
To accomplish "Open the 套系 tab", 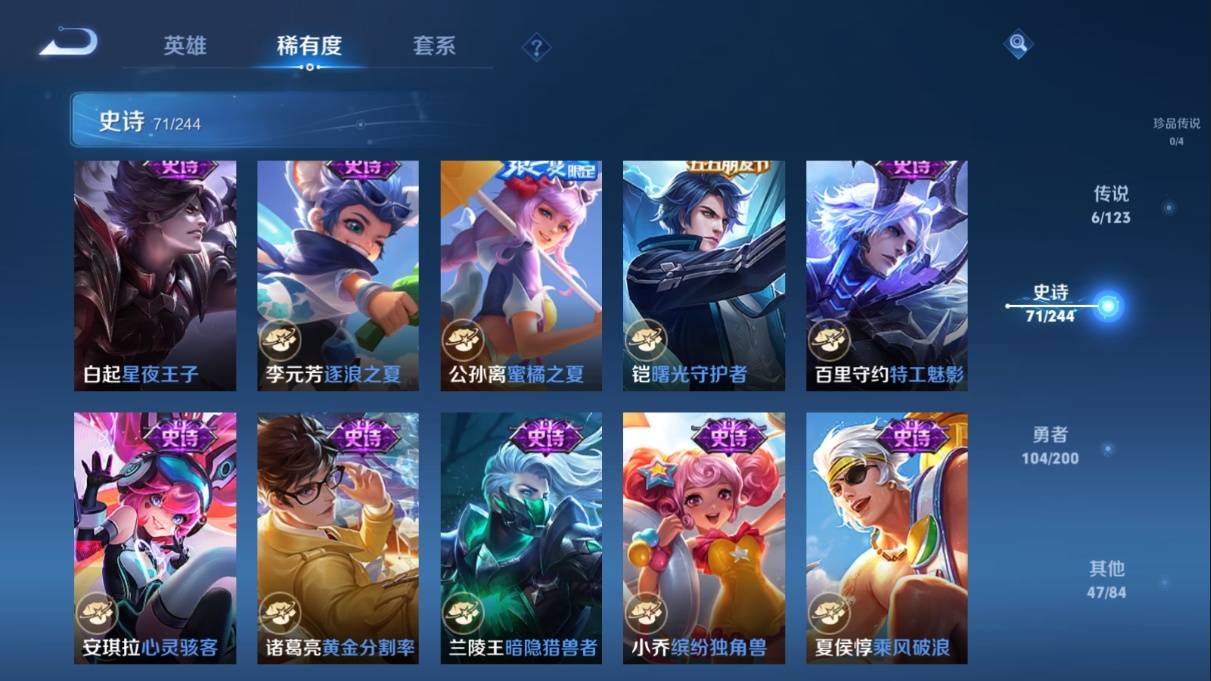I will [434, 46].
